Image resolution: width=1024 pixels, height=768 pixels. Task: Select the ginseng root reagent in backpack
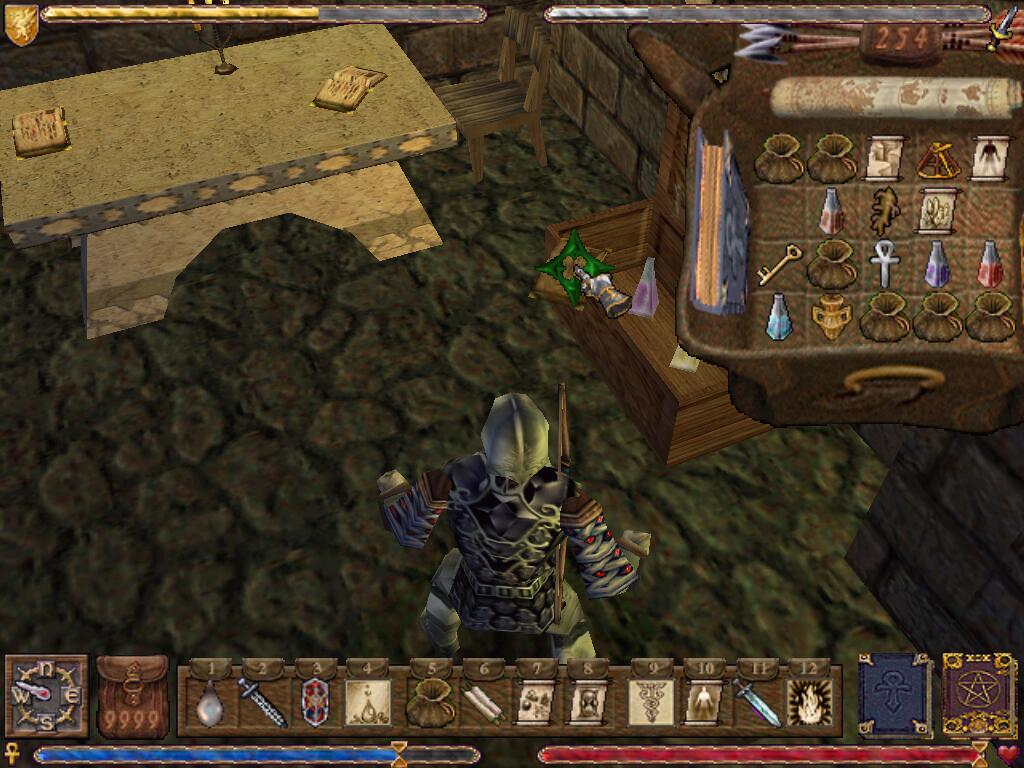[884, 210]
